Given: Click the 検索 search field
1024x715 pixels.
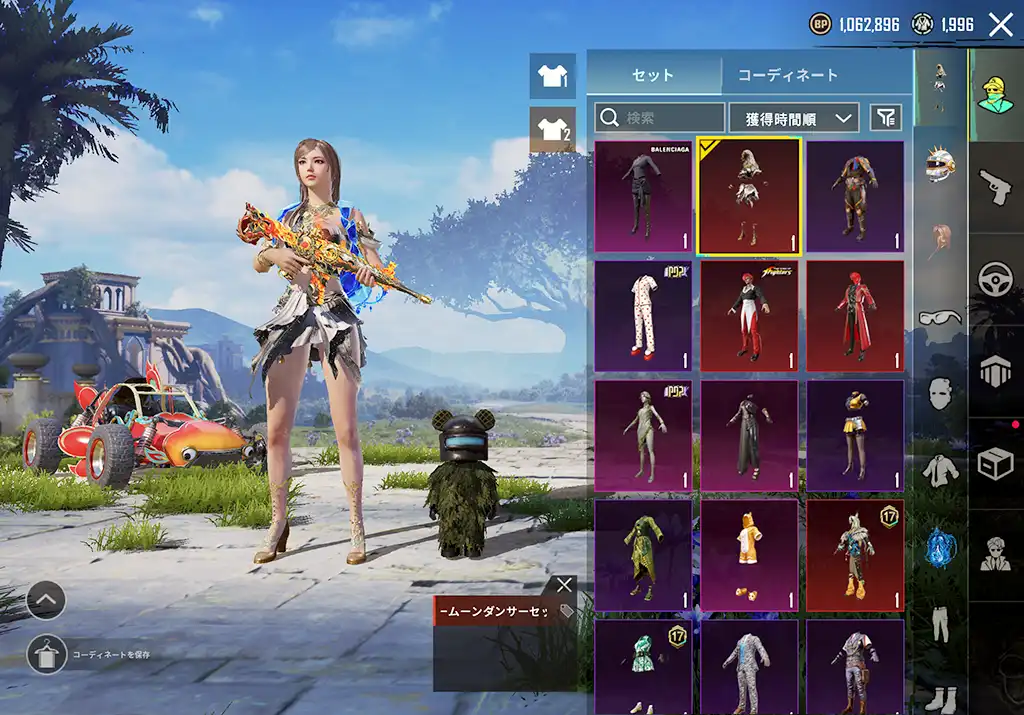Looking at the screenshot, I should (660, 118).
